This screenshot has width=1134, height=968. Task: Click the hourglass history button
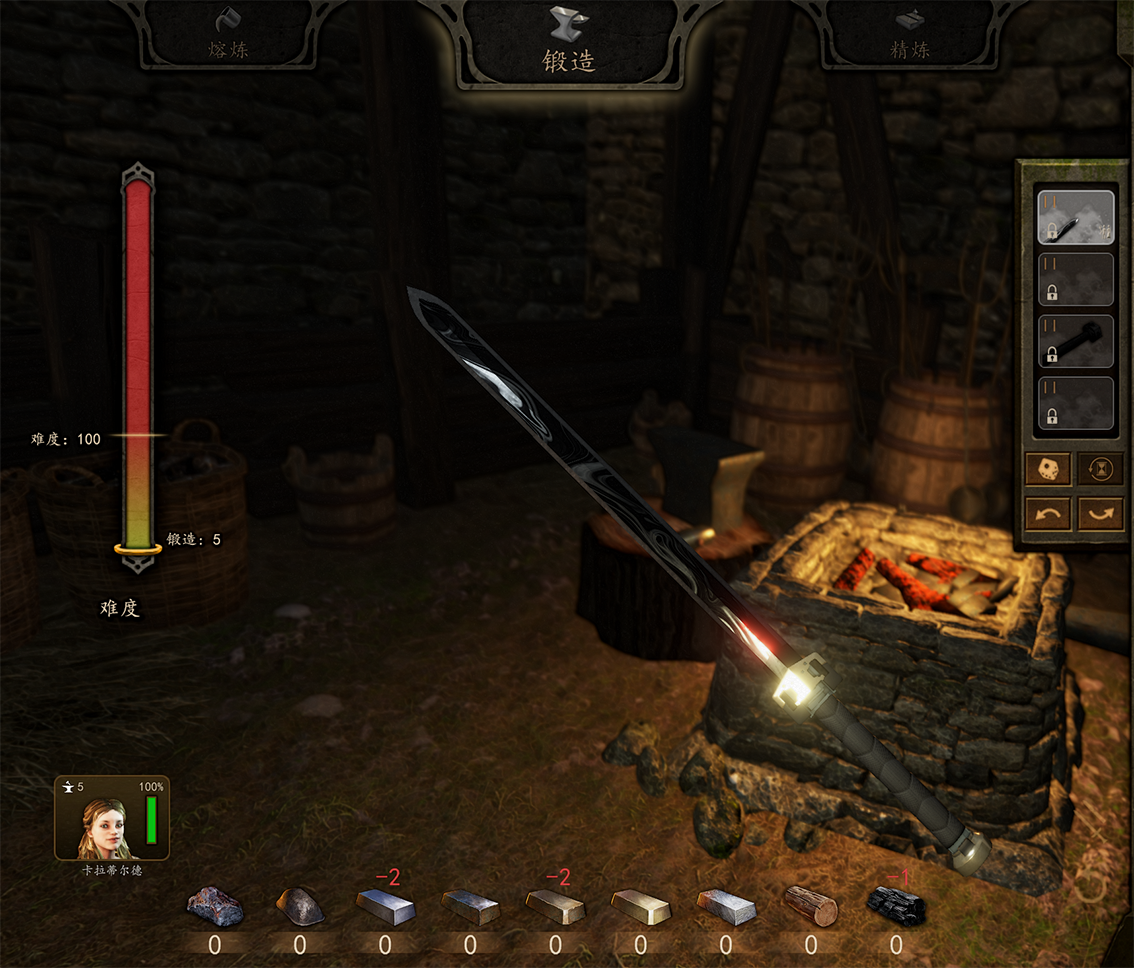tap(1100, 469)
